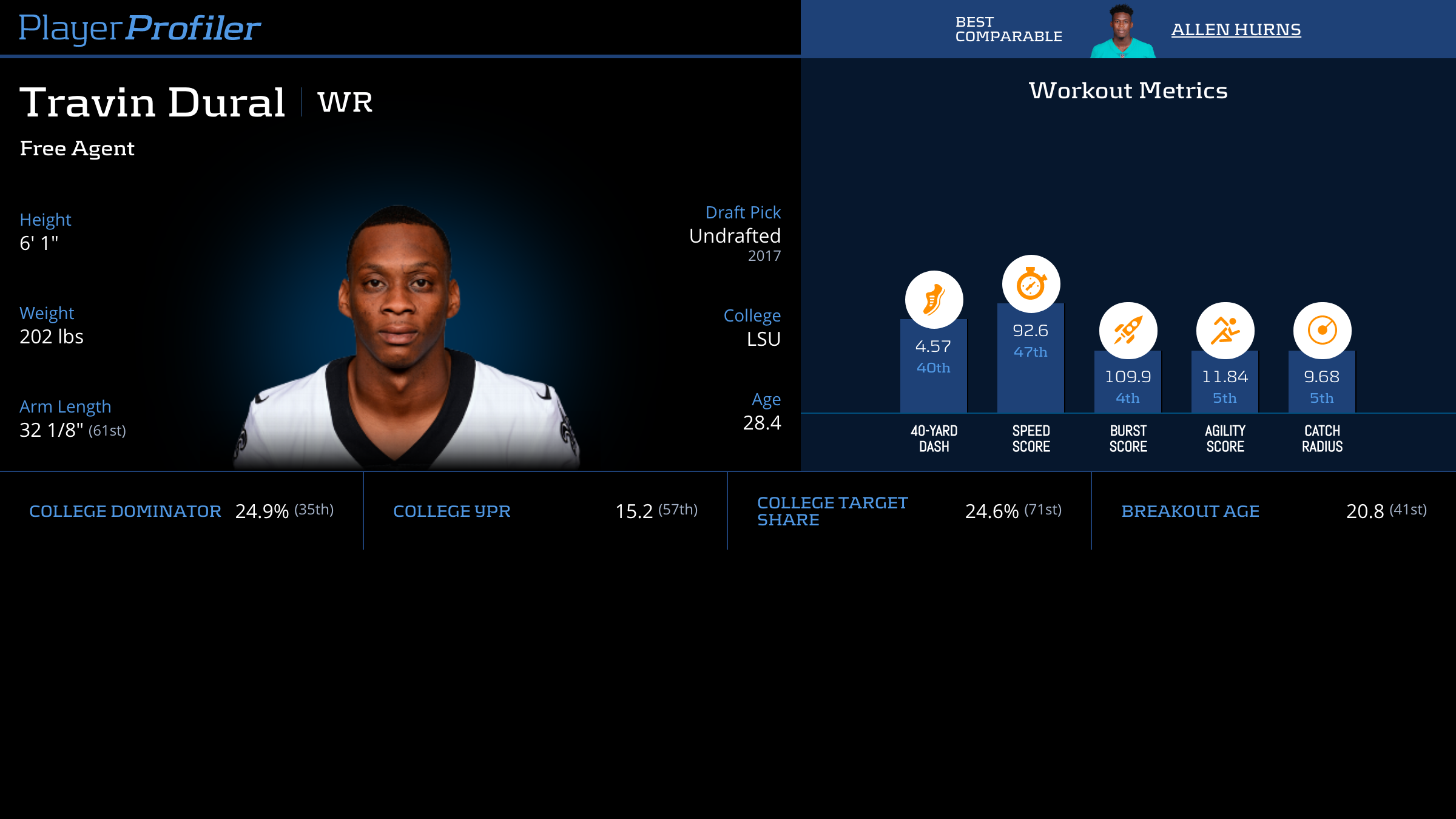Open the Allen Hurns comparable player link
Image resolution: width=1456 pixels, height=819 pixels.
[x=1236, y=30]
